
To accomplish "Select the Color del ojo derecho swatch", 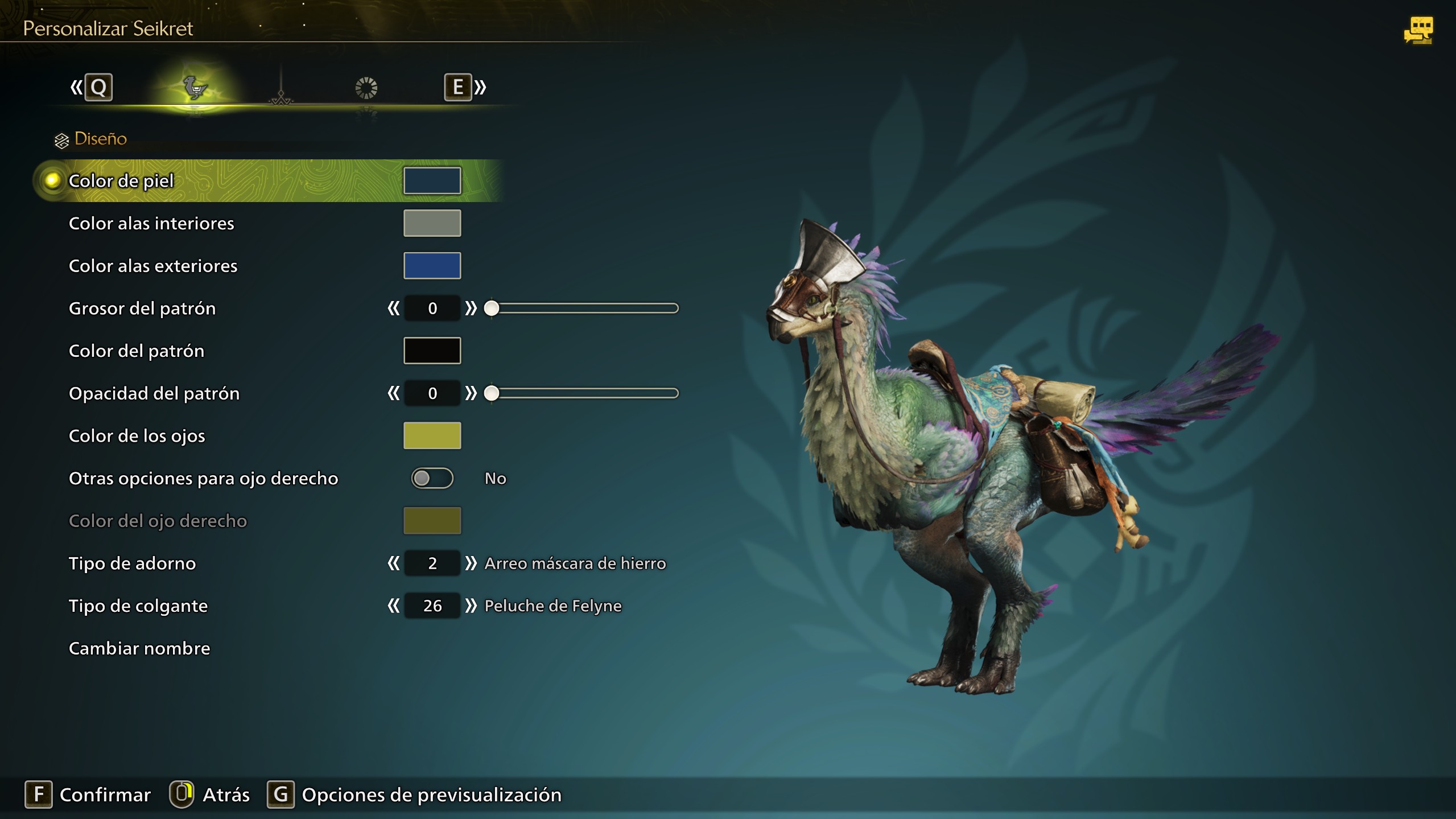I will tap(432, 521).
